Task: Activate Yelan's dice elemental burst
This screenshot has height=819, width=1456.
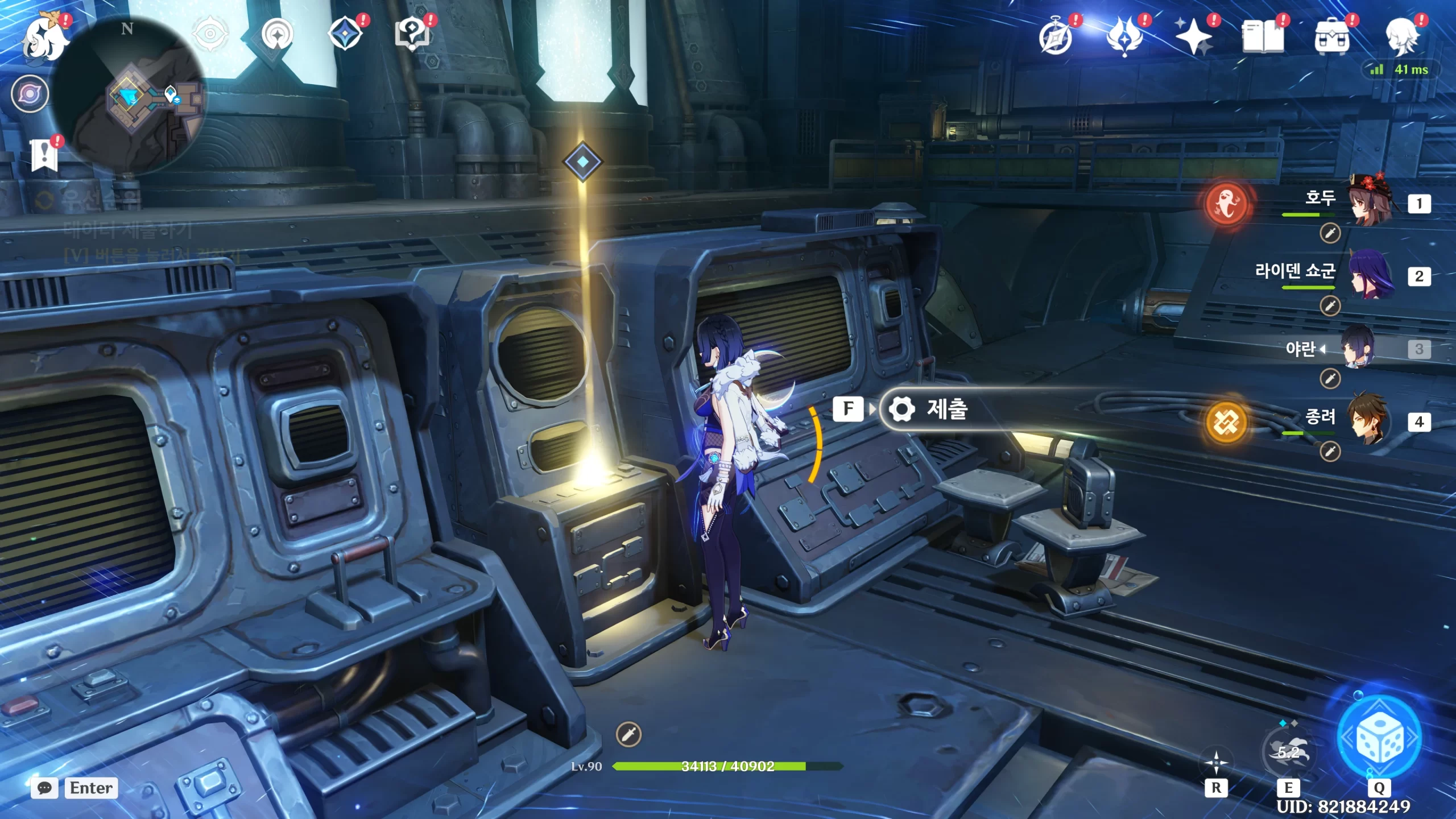Action: (1379, 738)
